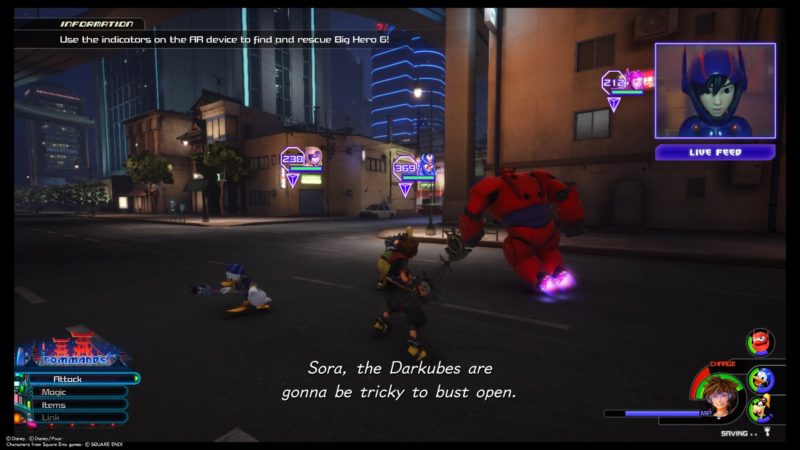
Task: Select Goofy's party portrait
Action: coord(761,409)
